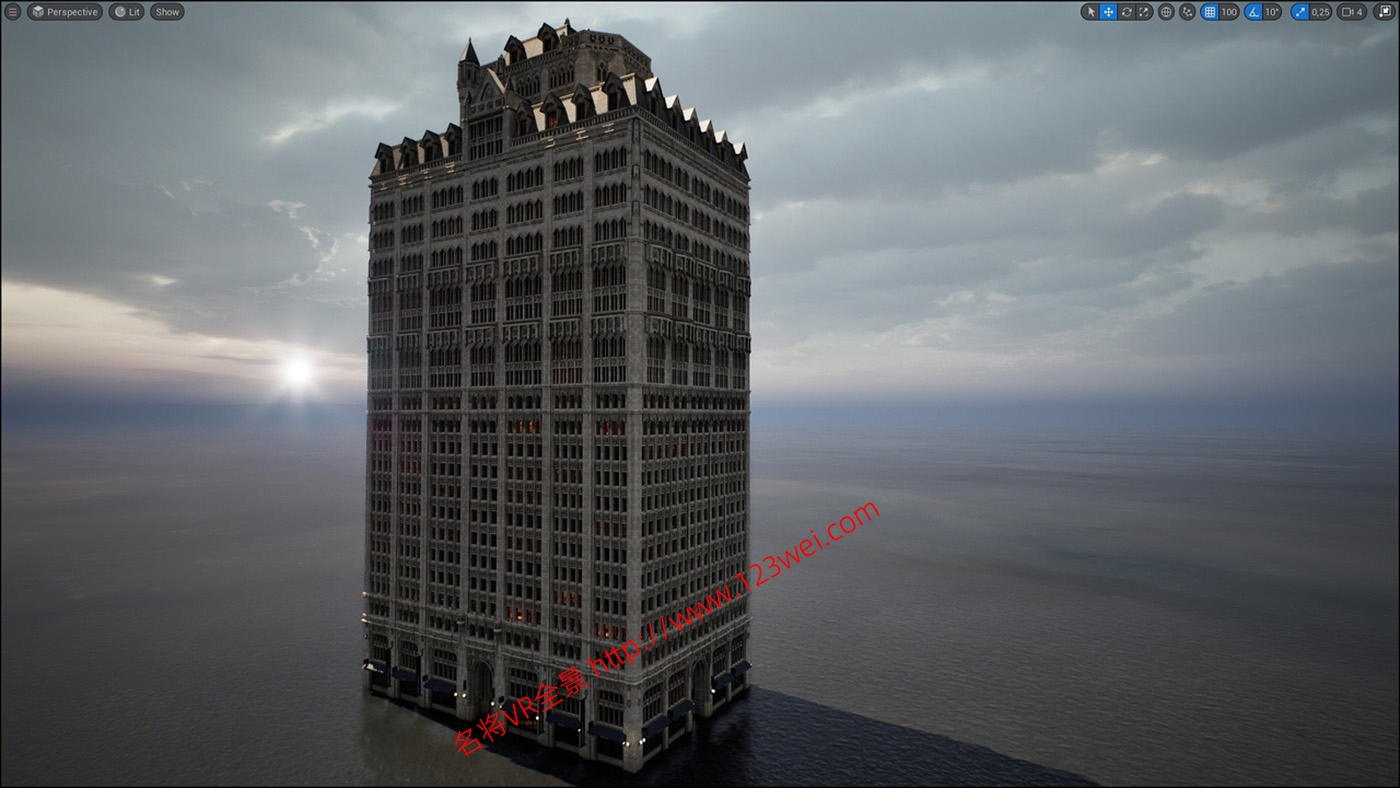Toggle scale snapping
The width and height of the screenshot is (1400, 788).
[x=1298, y=12]
